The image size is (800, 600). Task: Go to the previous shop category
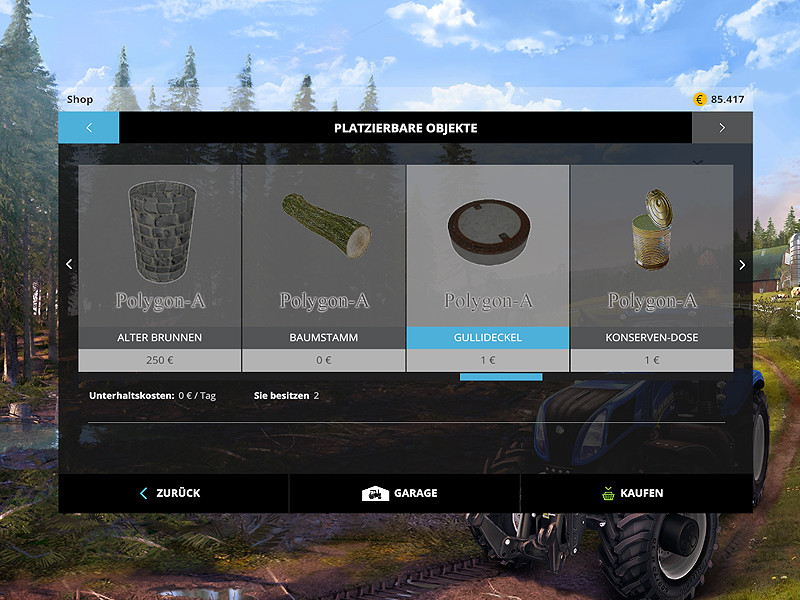[88, 128]
